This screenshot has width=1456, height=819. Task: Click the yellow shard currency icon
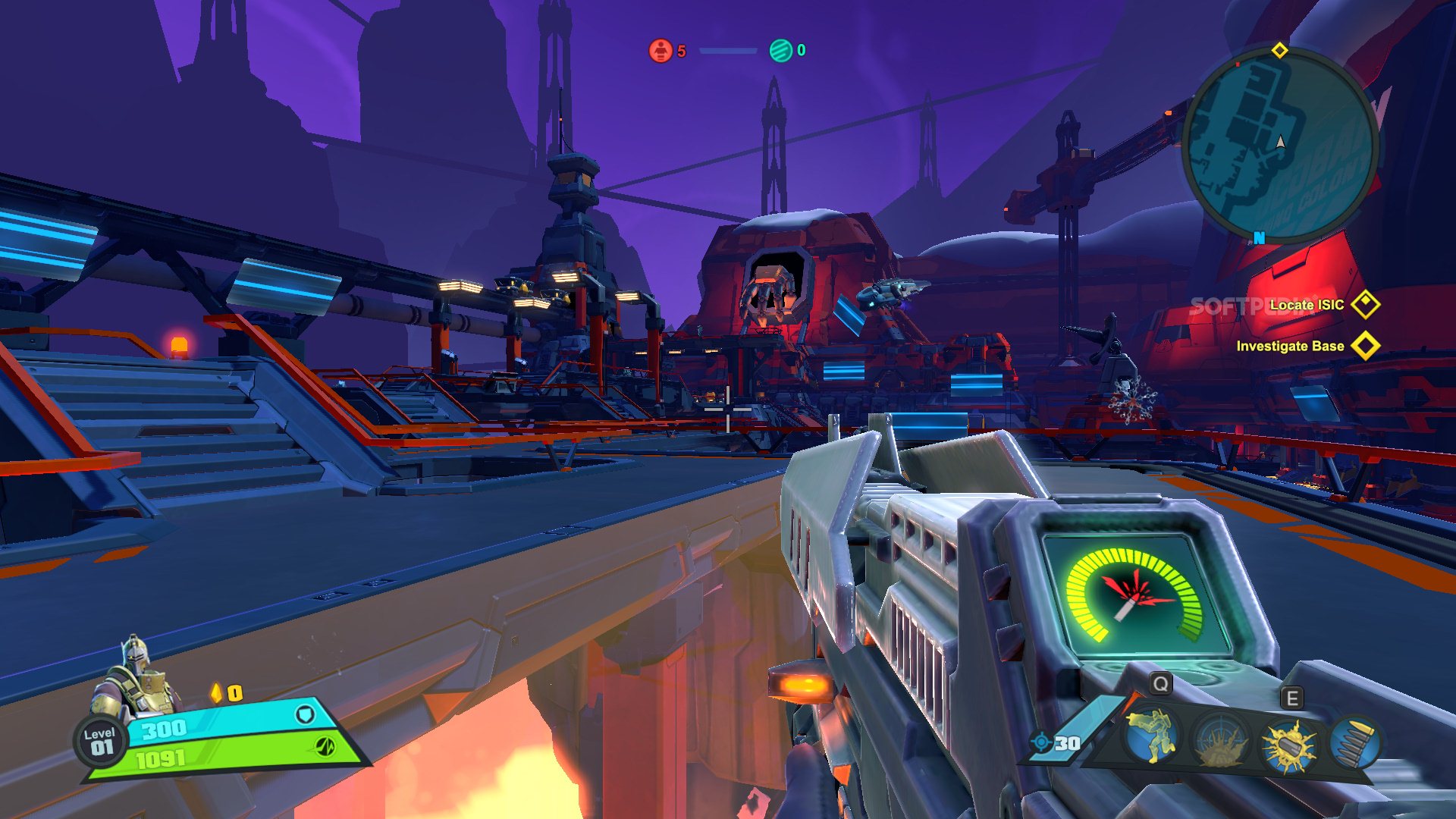point(217,693)
